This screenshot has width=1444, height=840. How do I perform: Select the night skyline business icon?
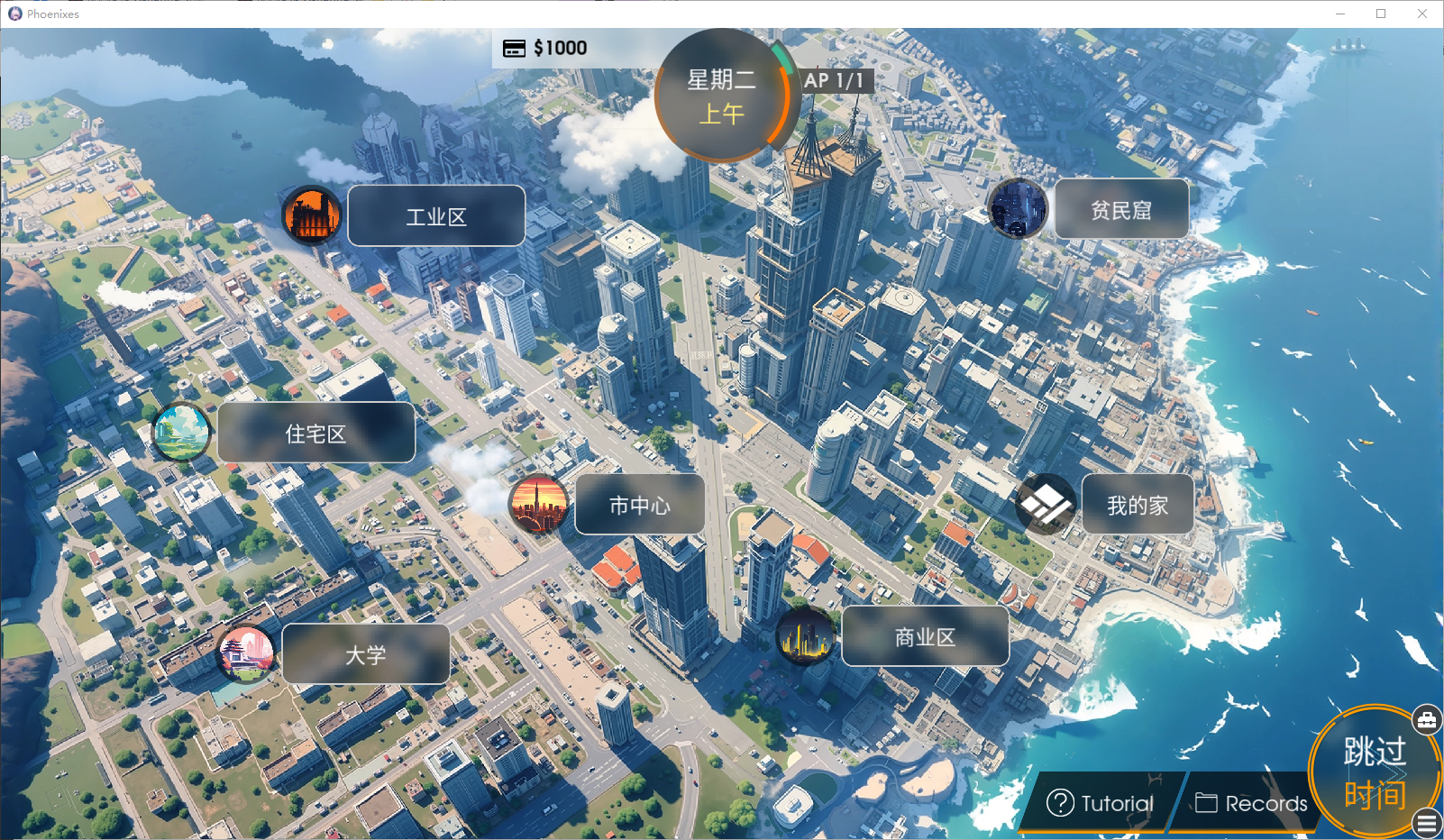point(805,636)
